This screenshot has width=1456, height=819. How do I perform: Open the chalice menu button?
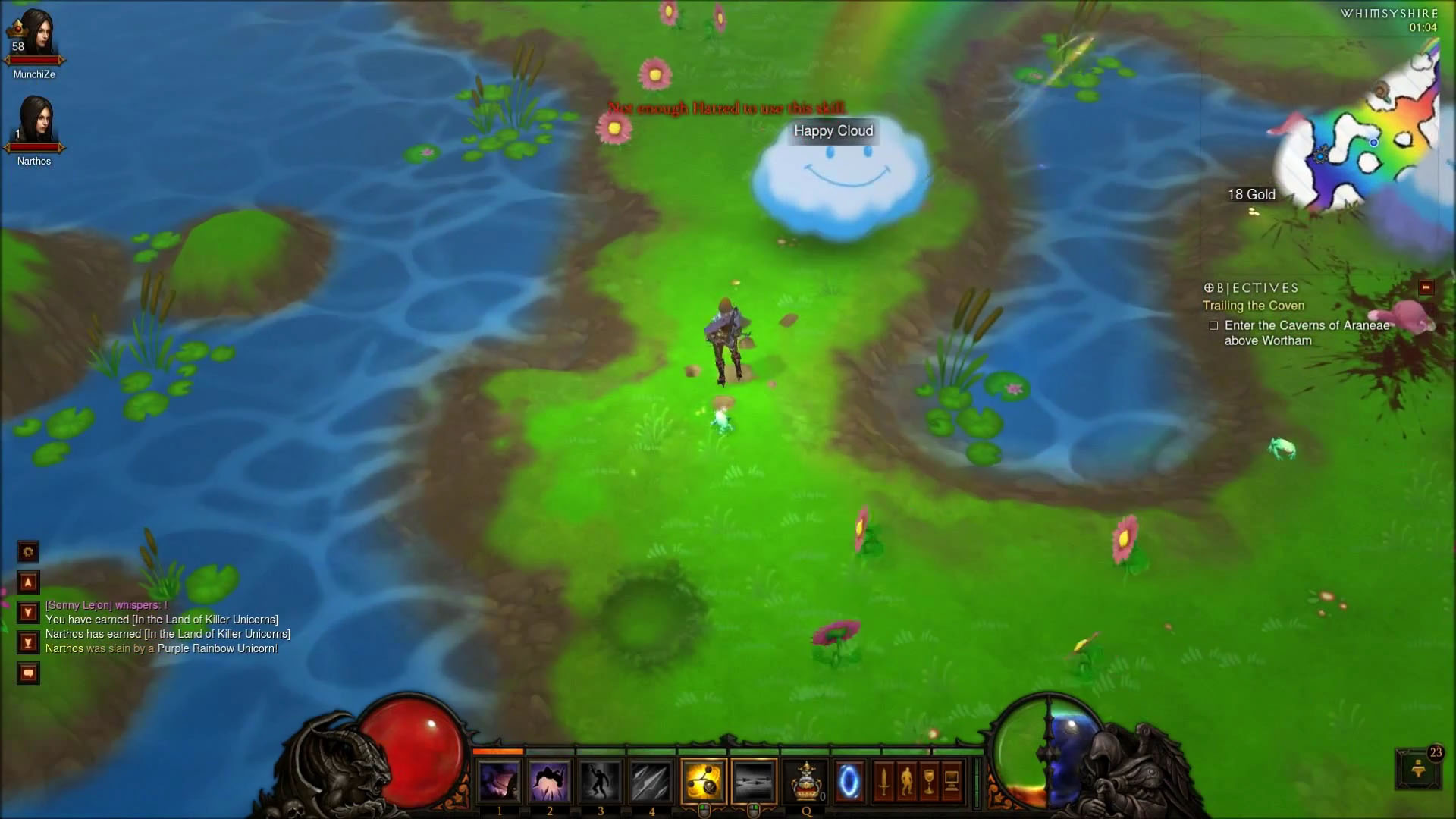pos(929,781)
